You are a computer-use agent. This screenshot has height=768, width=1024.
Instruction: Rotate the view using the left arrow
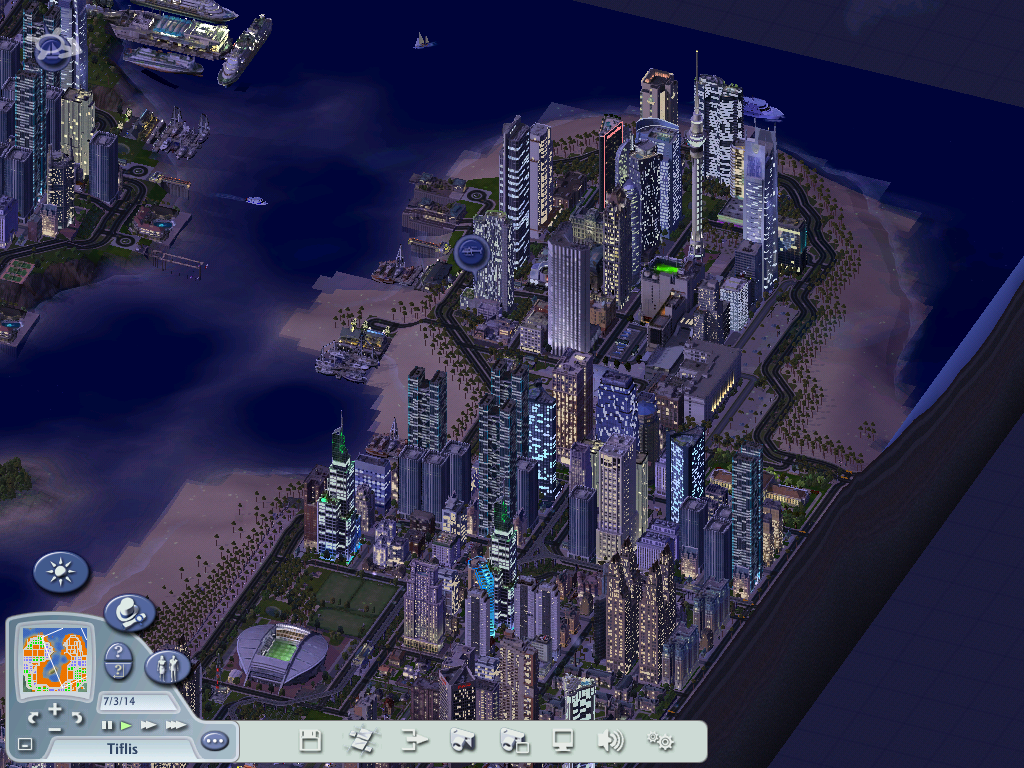tap(33, 717)
